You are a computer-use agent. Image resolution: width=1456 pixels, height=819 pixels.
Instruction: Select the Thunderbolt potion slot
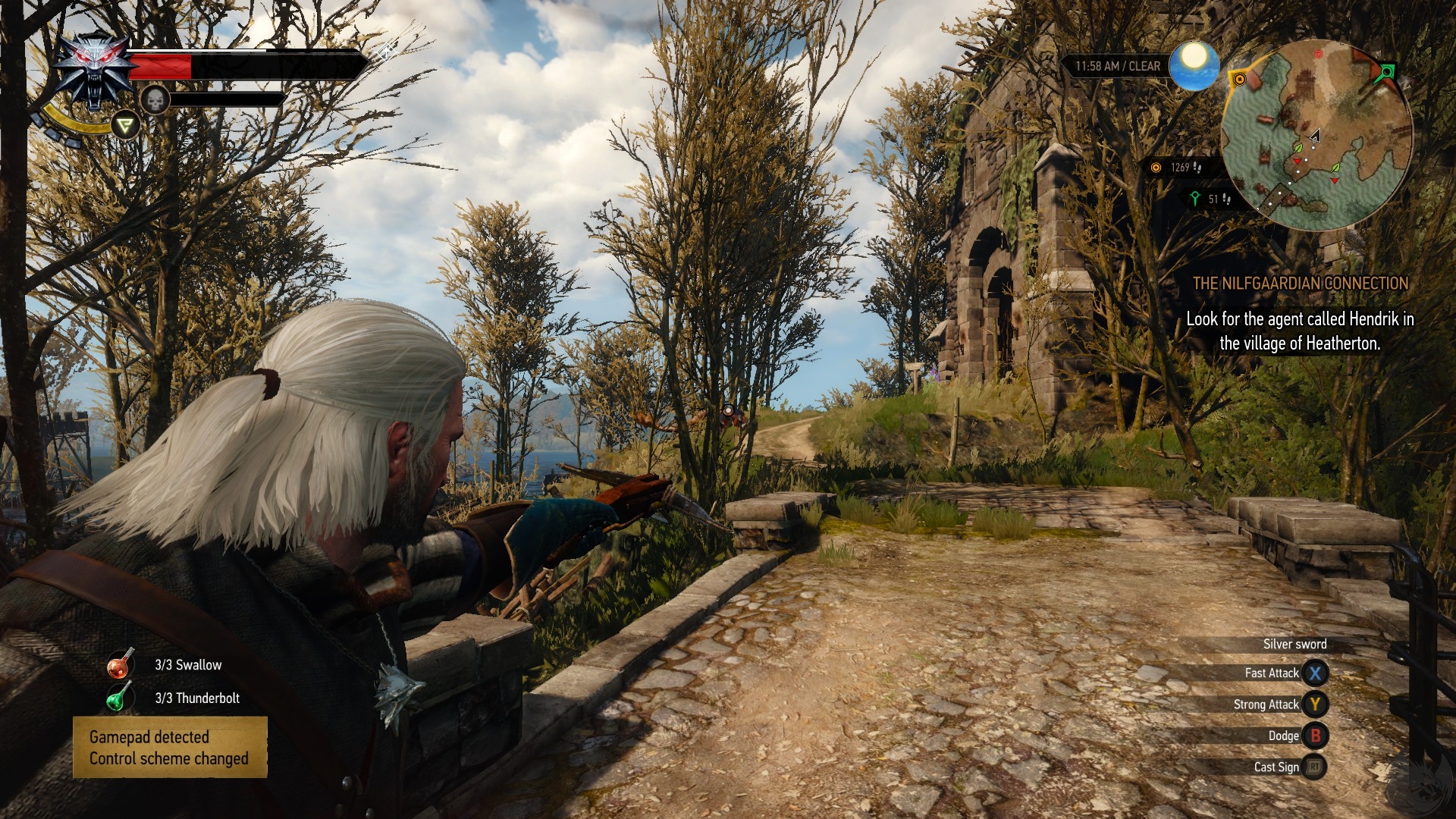point(118,698)
